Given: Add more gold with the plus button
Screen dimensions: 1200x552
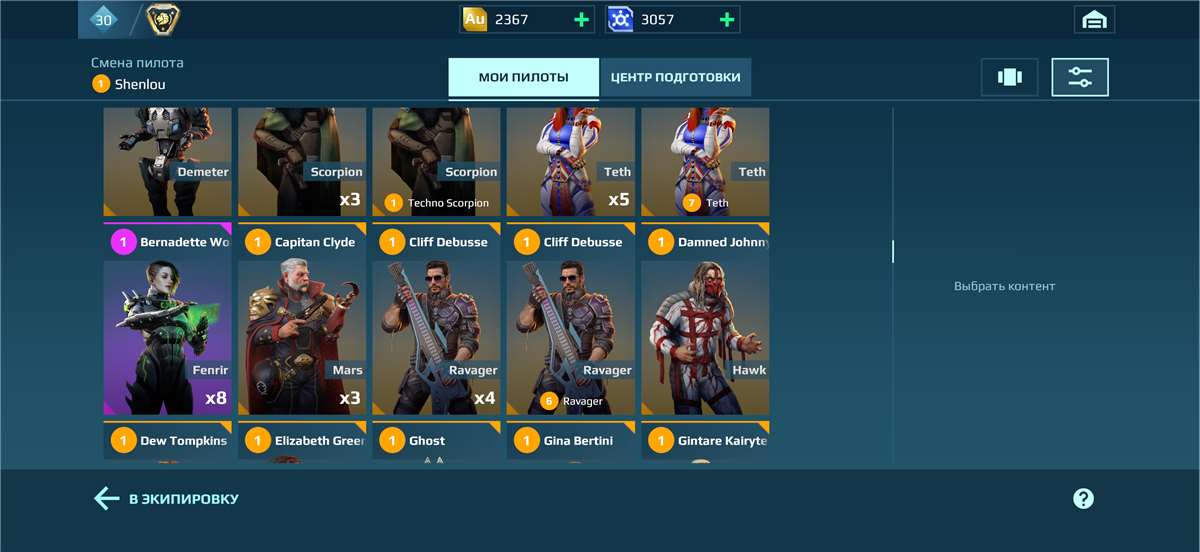Looking at the screenshot, I should [x=582, y=19].
